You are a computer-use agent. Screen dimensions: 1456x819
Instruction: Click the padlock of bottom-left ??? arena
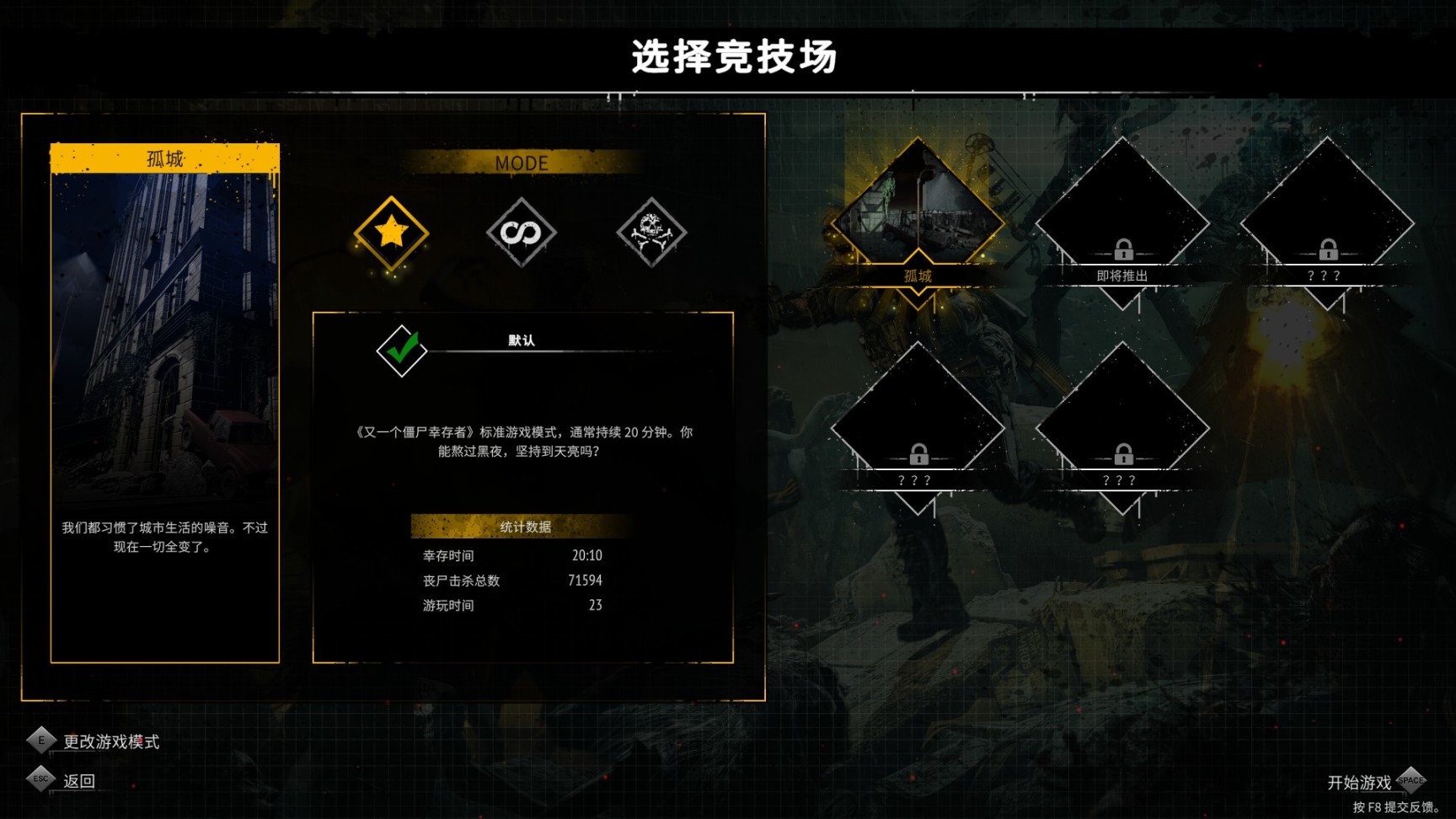coord(919,455)
